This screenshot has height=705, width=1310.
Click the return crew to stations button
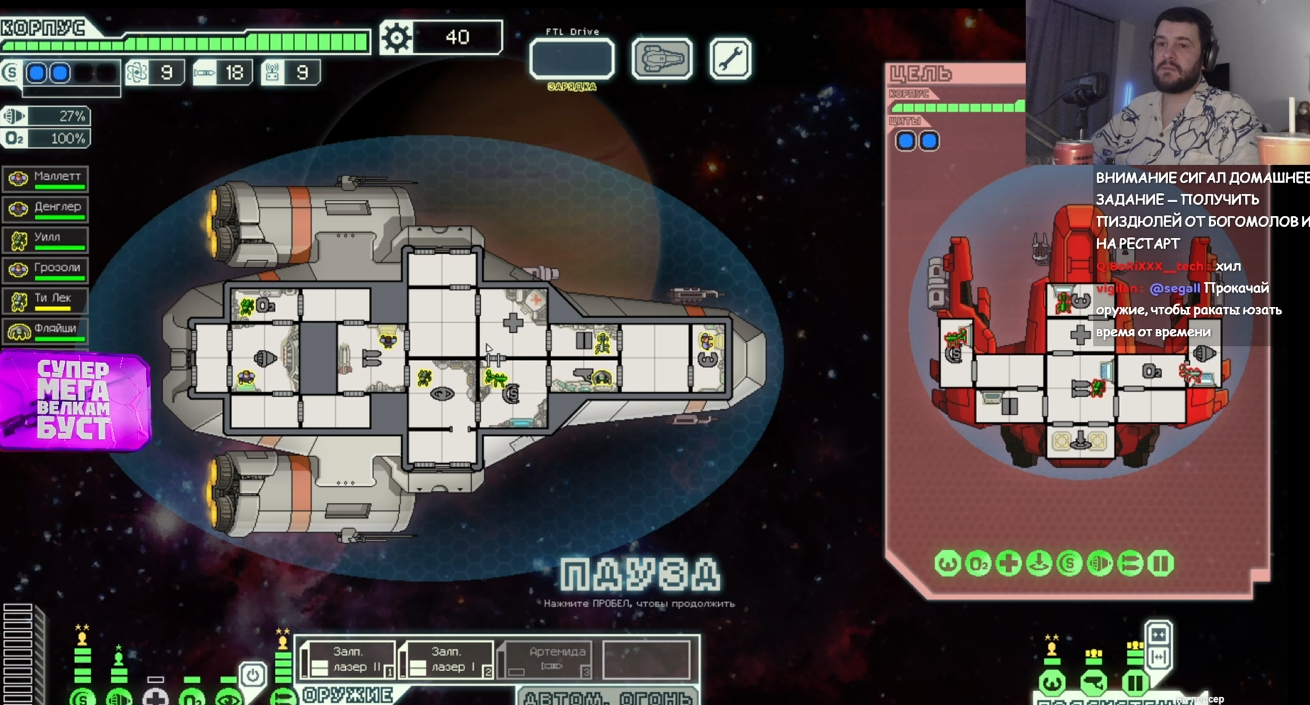[1159, 657]
